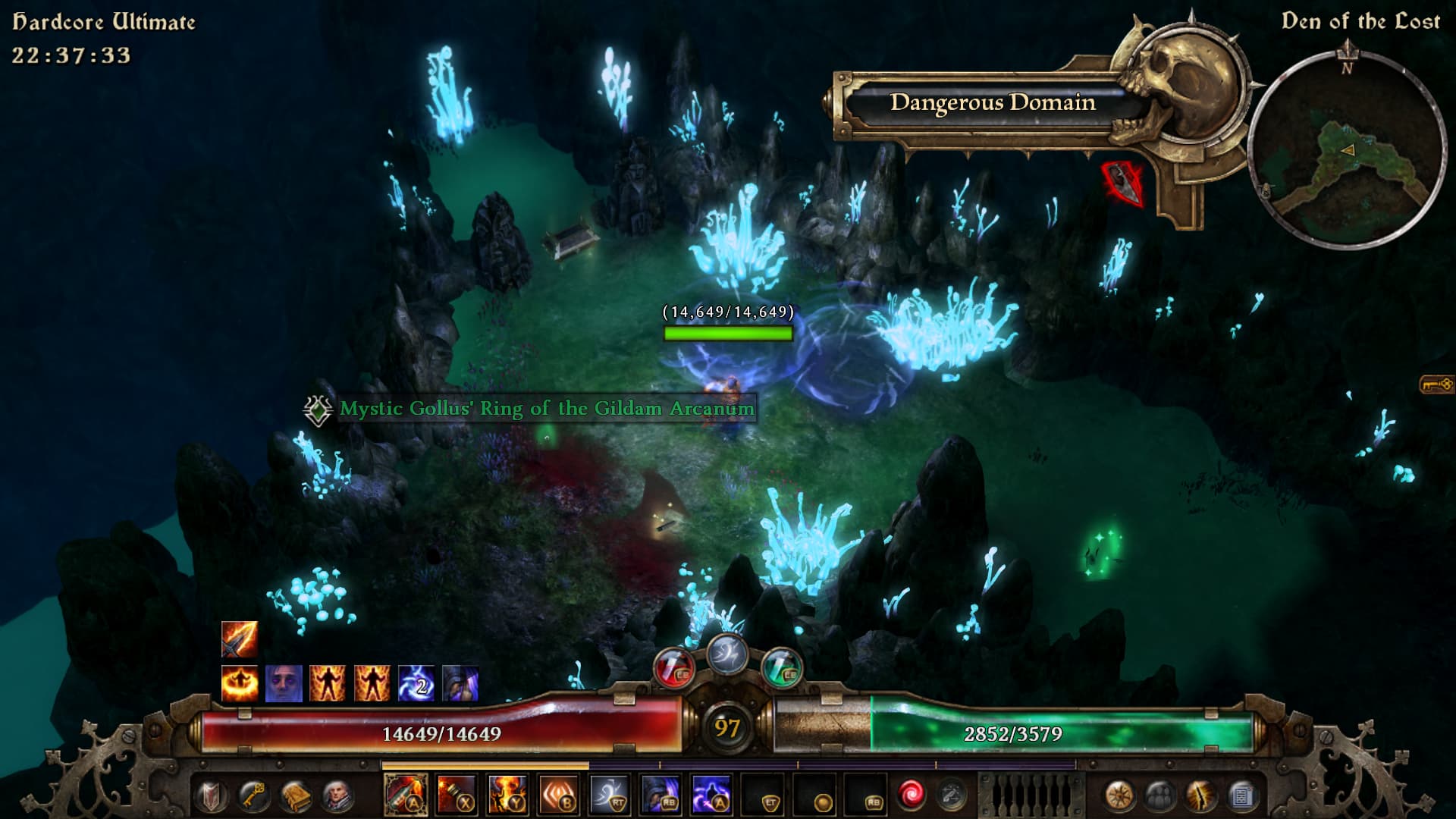
Task: Pick up the Mystic Gollus' Ring item label
Action: (546, 409)
